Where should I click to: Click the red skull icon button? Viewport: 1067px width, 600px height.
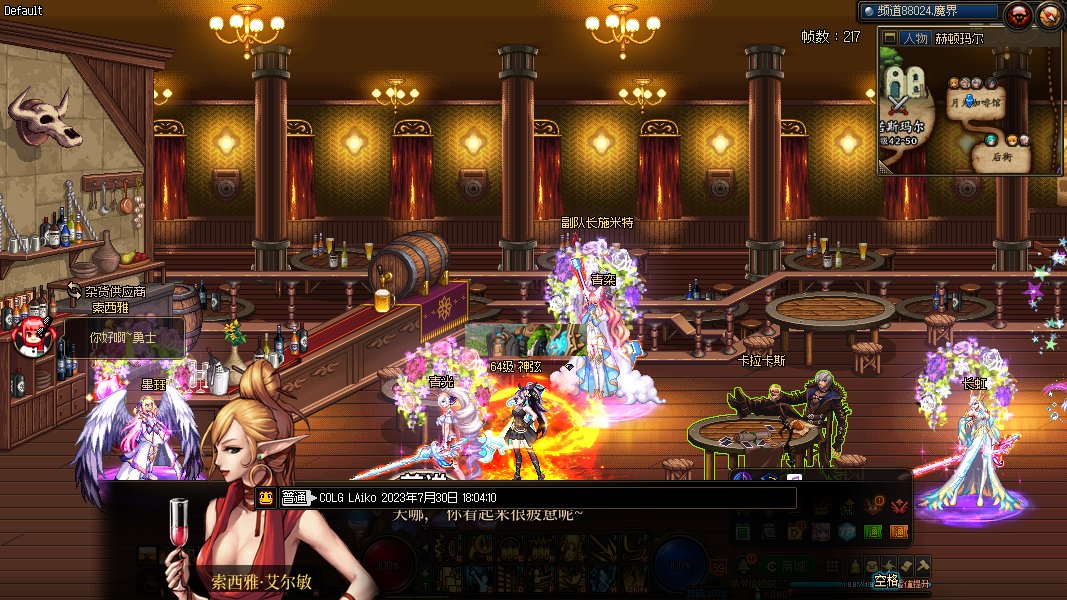point(1019,14)
